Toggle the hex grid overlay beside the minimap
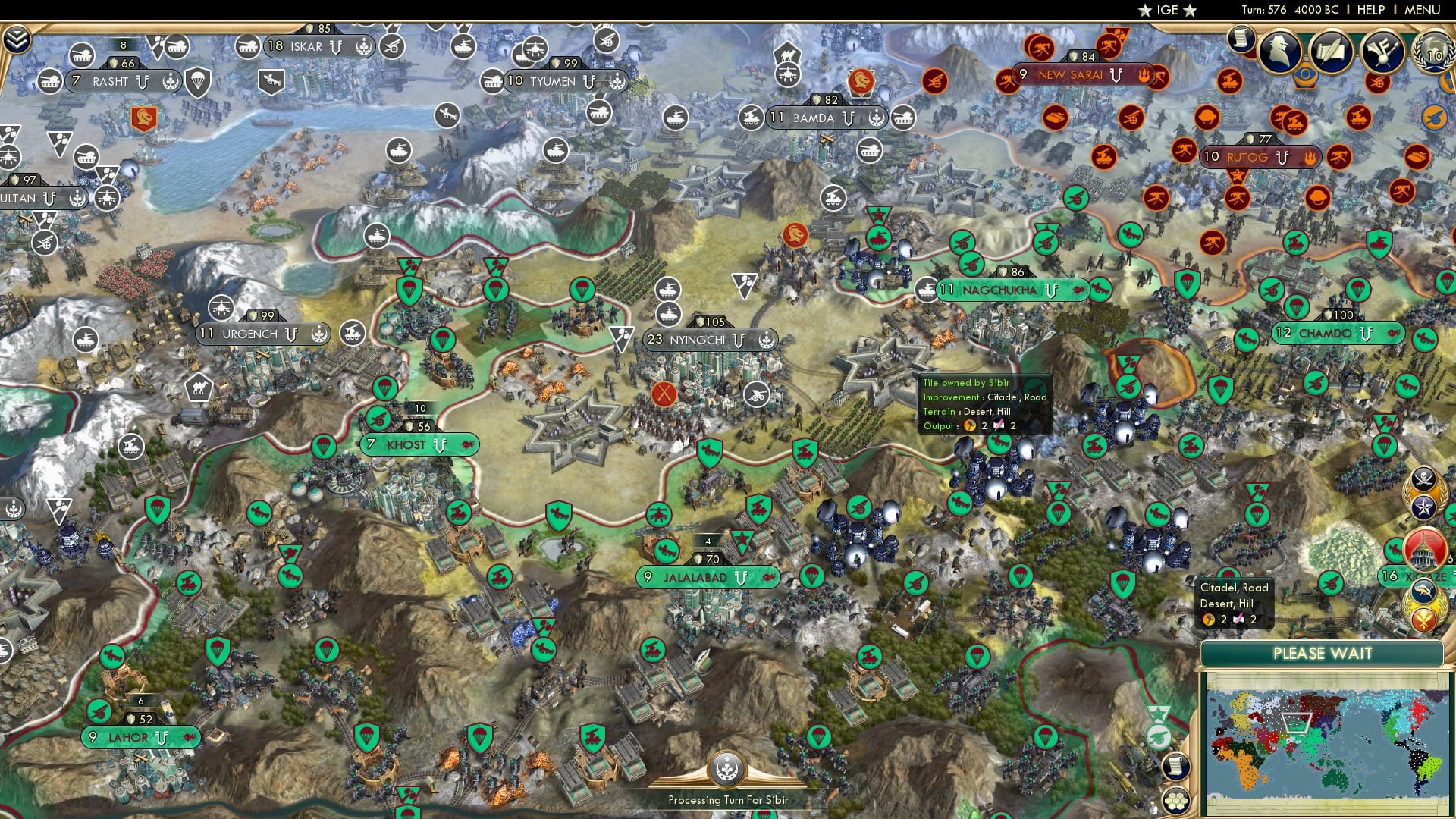This screenshot has height=819, width=1456. click(1176, 801)
